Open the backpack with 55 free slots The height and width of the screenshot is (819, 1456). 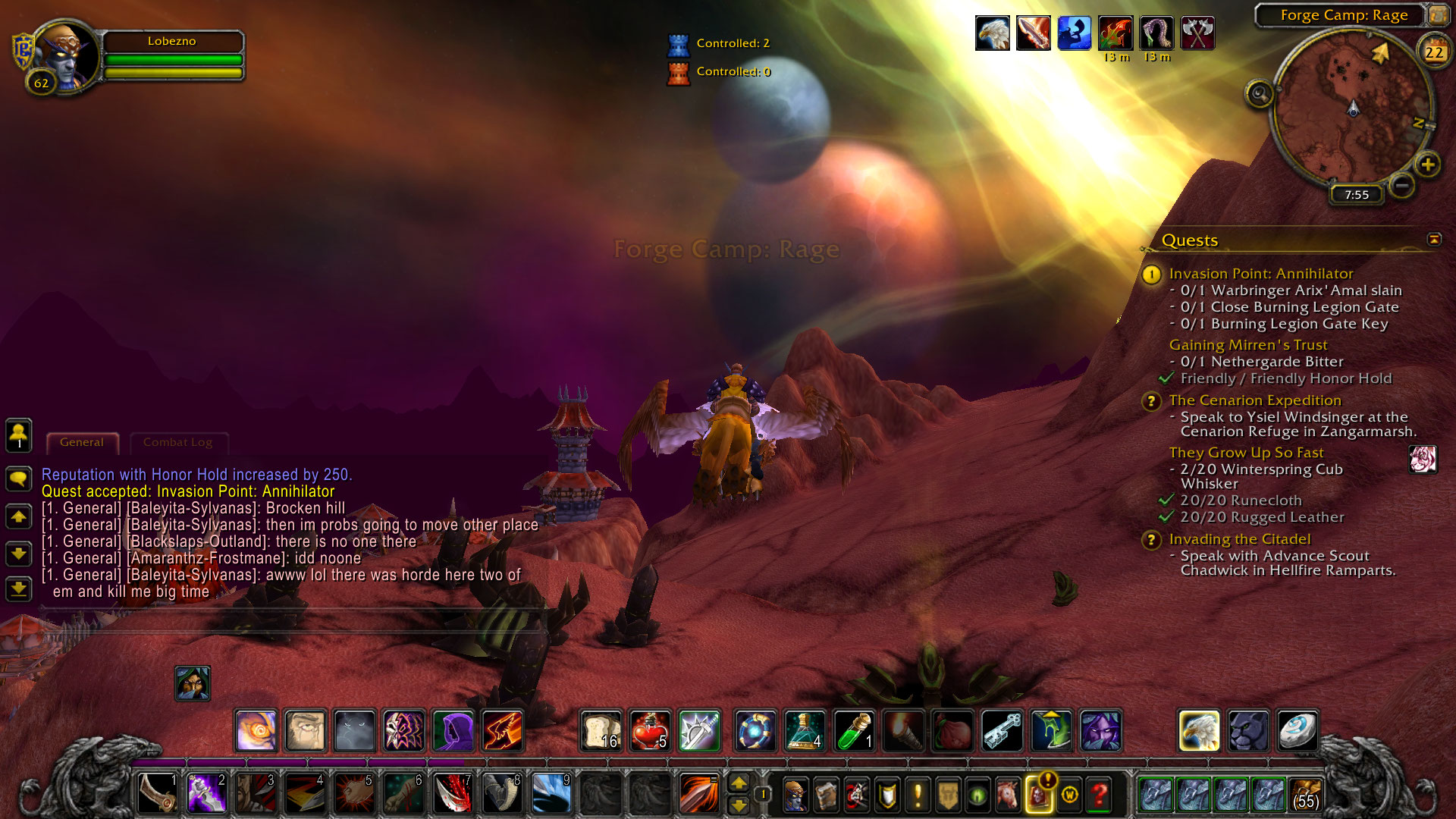1305,794
